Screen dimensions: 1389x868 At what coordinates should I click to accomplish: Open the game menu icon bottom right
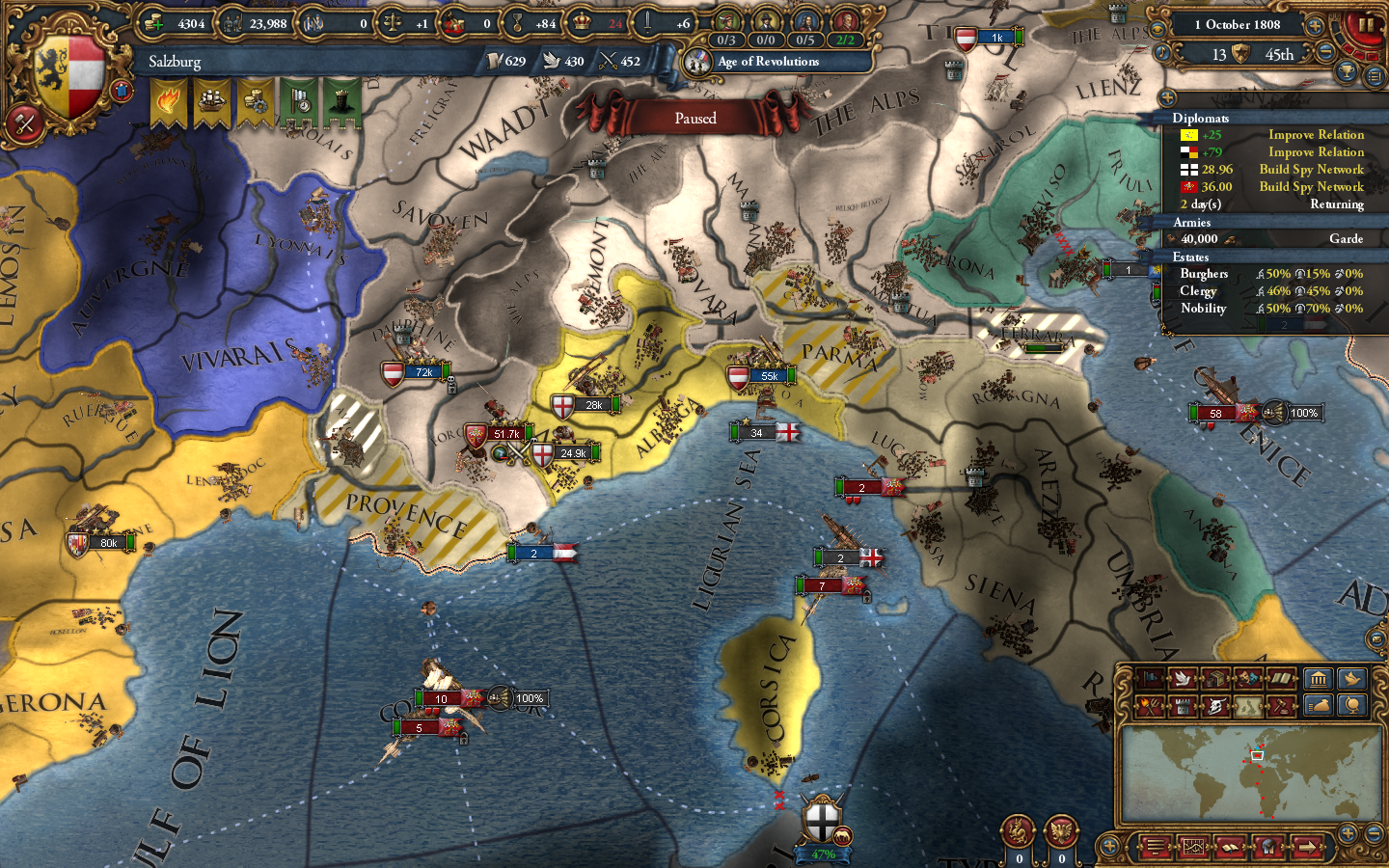(x=1157, y=847)
